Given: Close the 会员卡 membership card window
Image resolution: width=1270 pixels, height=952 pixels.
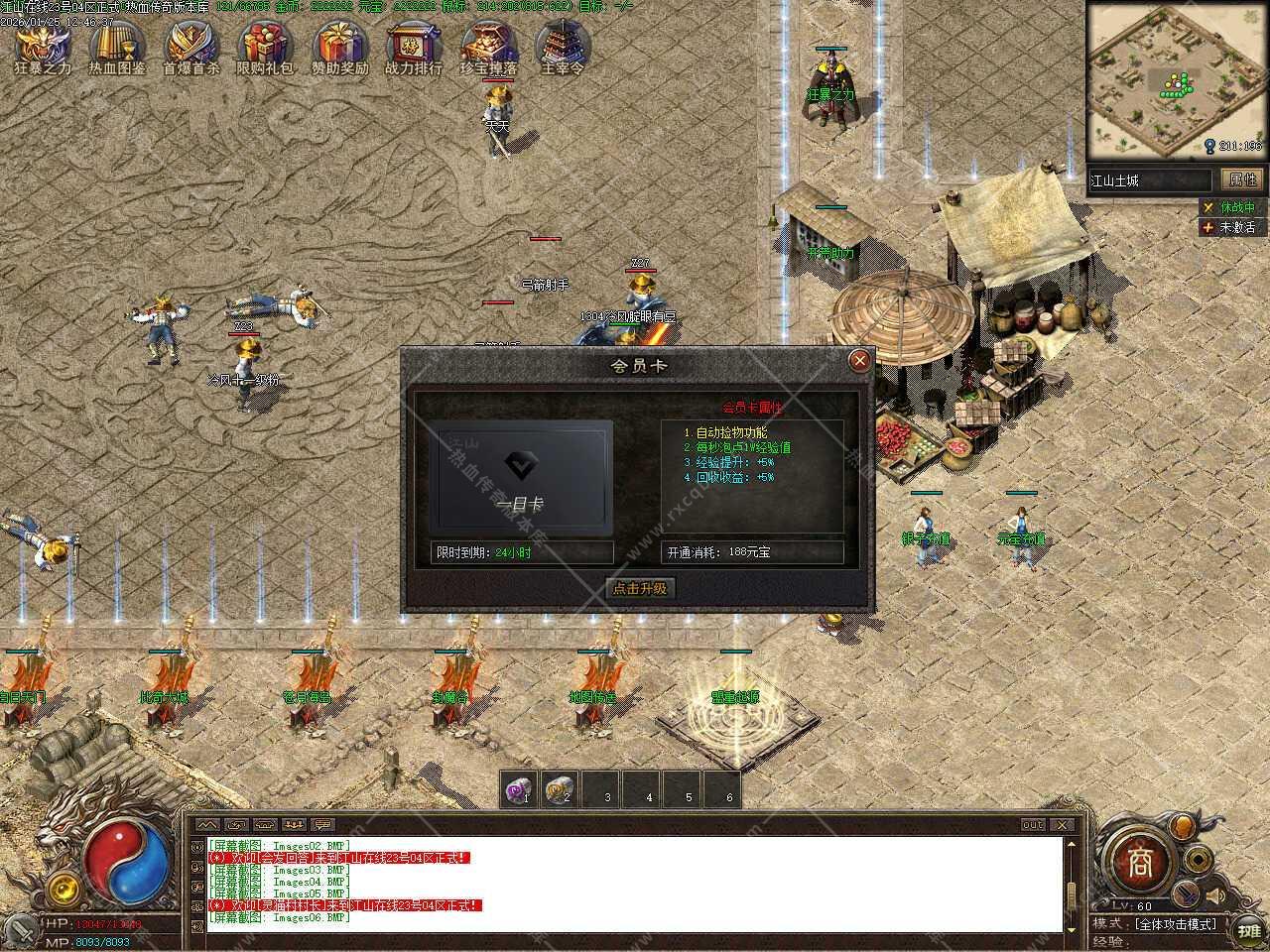Looking at the screenshot, I should coord(859,361).
